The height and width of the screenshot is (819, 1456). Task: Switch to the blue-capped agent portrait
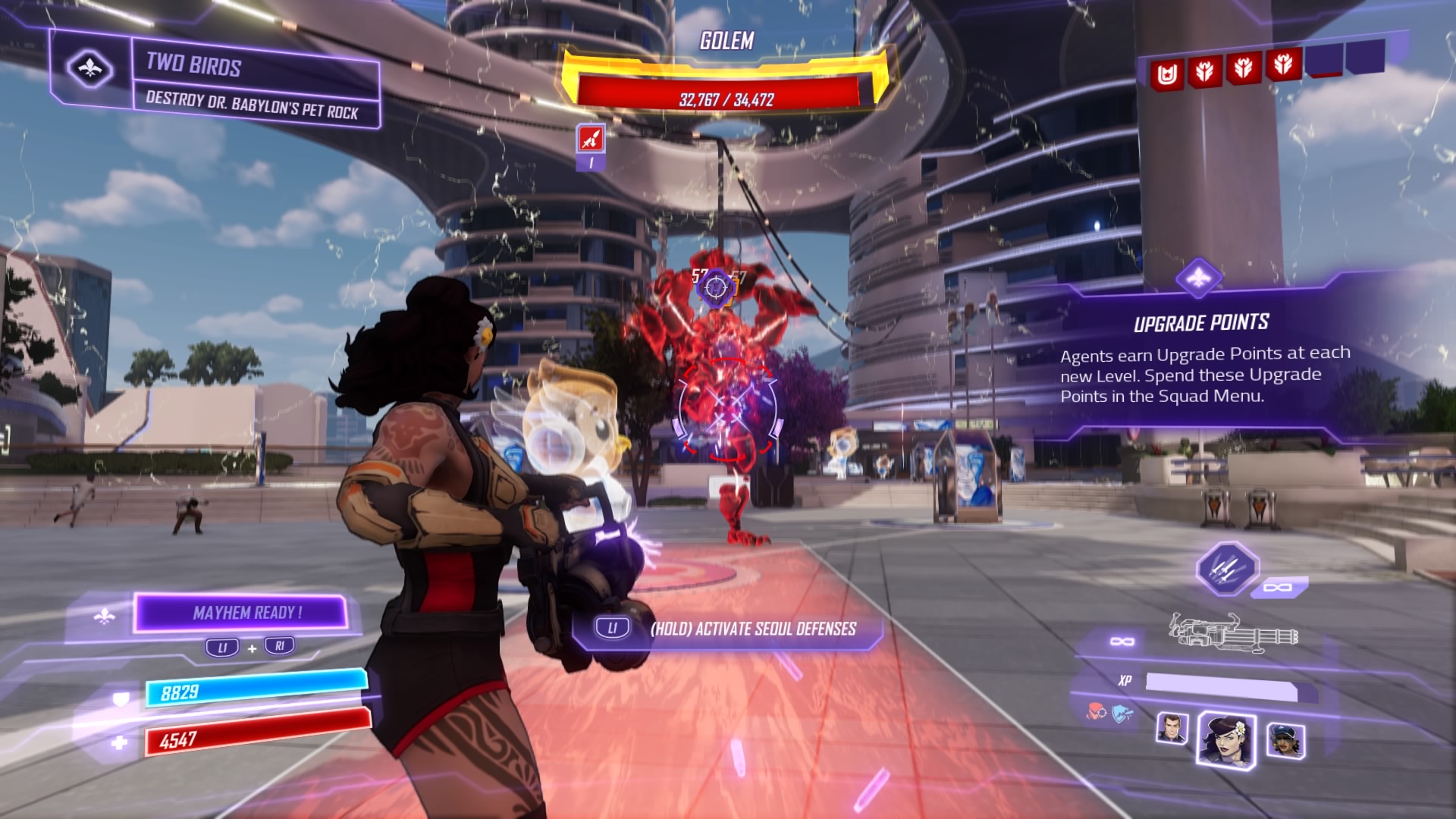[1285, 739]
